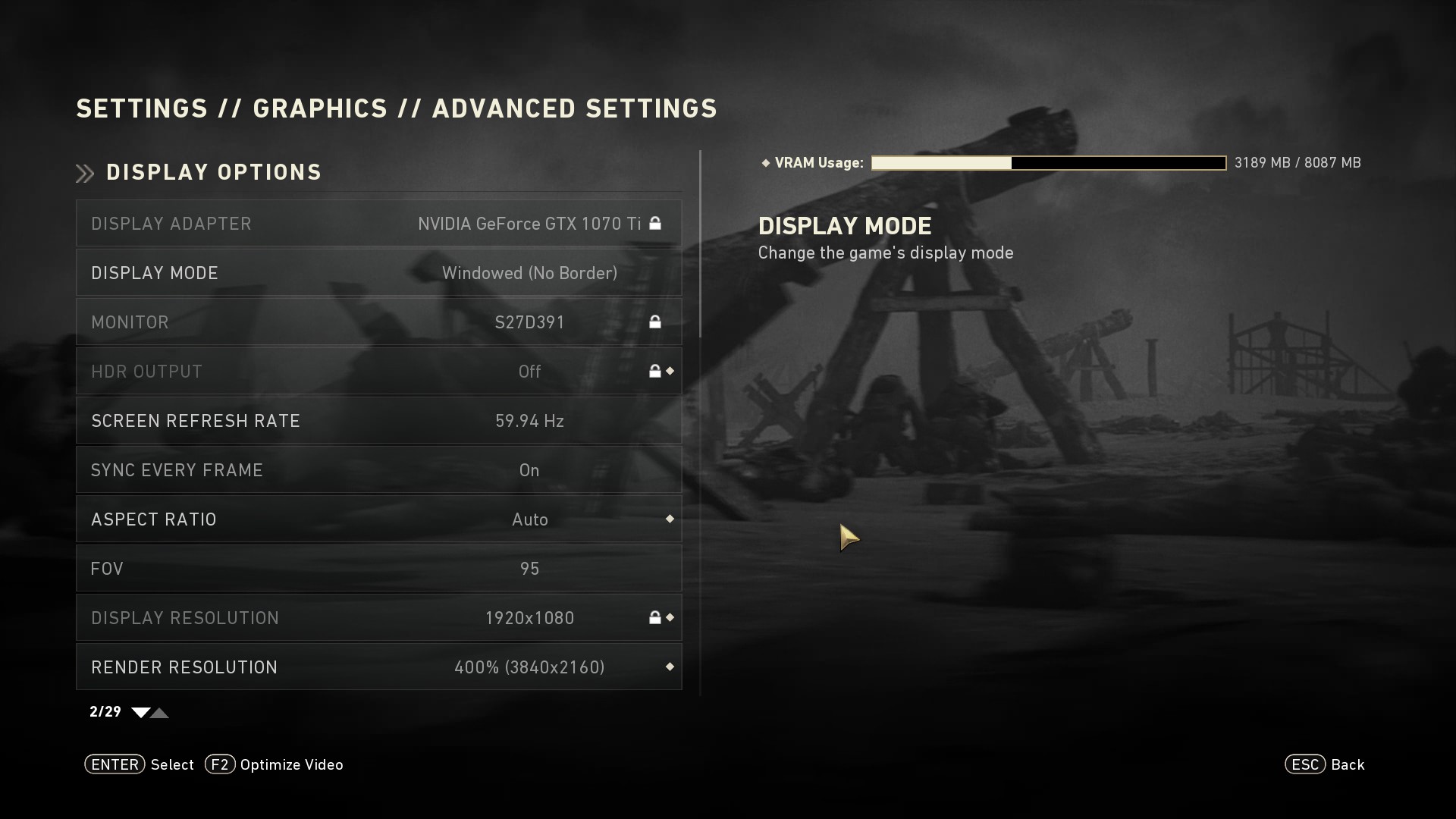Toggle the Sync Every Frame setting
Image resolution: width=1456 pixels, height=819 pixels.
pyautogui.click(x=378, y=470)
